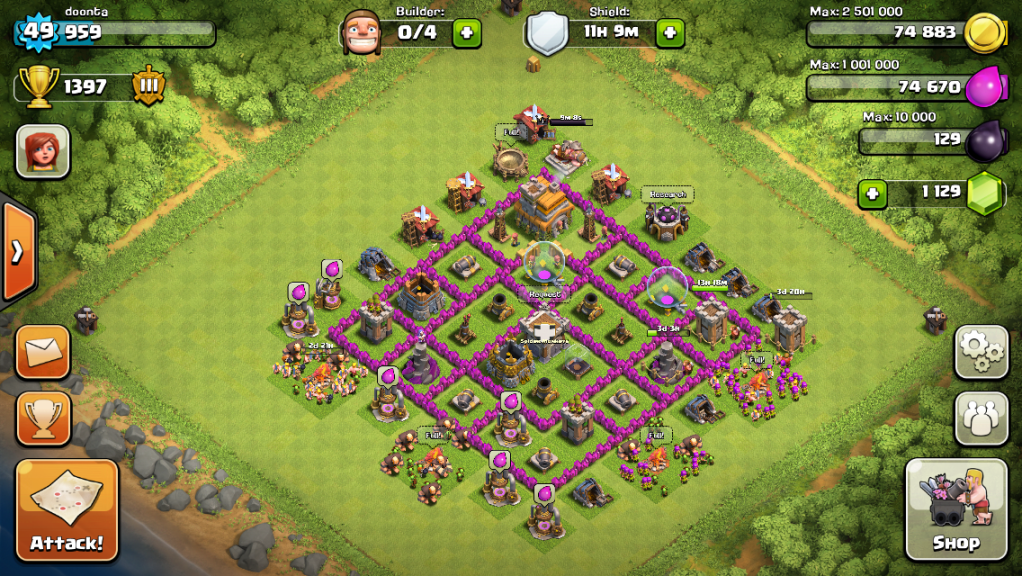
Task: Open the mail inbox envelope
Action: tap(43, 351)
